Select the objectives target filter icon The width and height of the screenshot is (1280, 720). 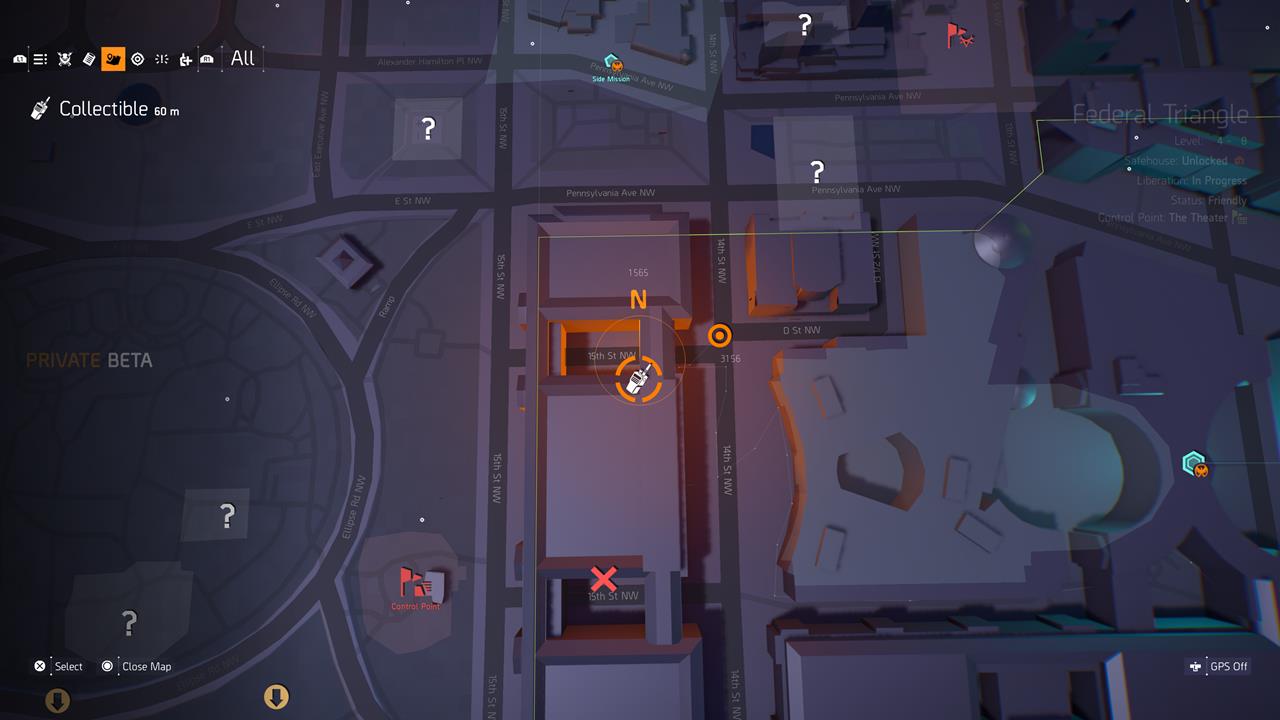pyautogui.click(x=138, y=58)
